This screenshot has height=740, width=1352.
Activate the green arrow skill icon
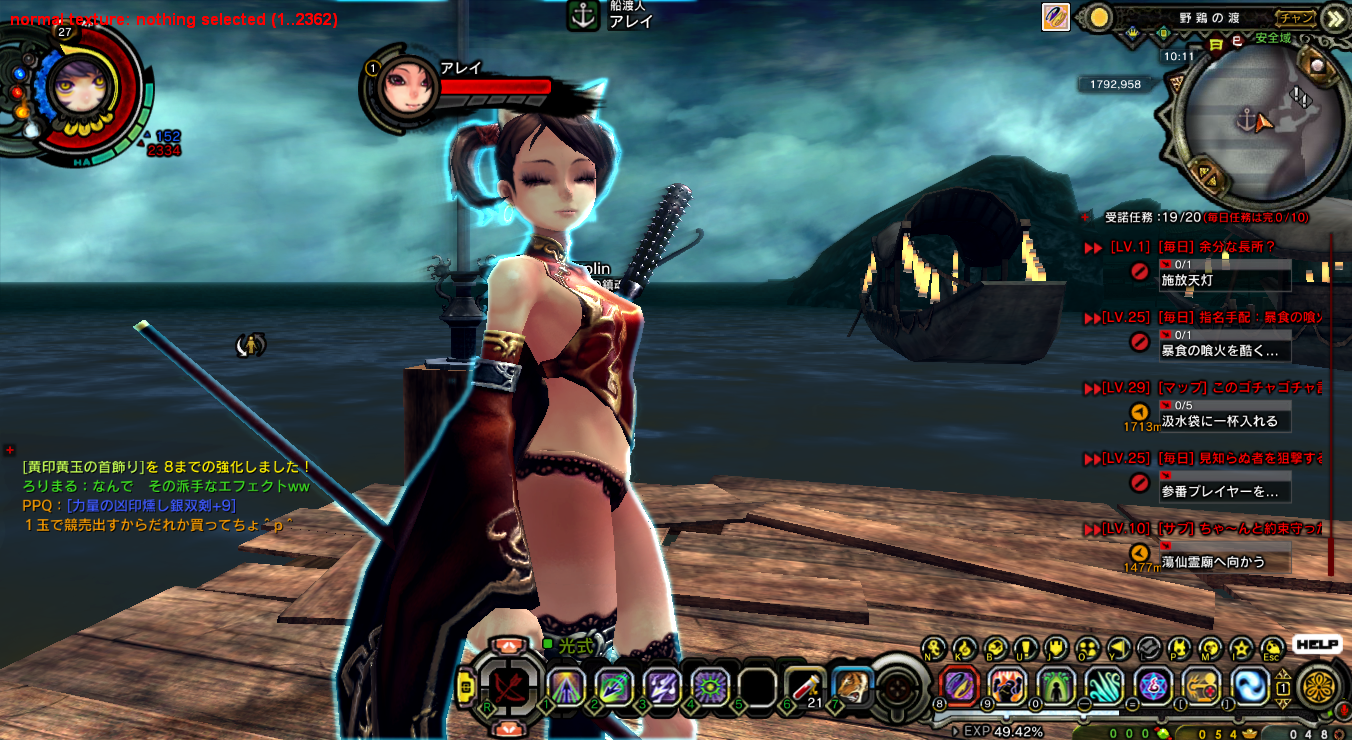point(1055,686)
